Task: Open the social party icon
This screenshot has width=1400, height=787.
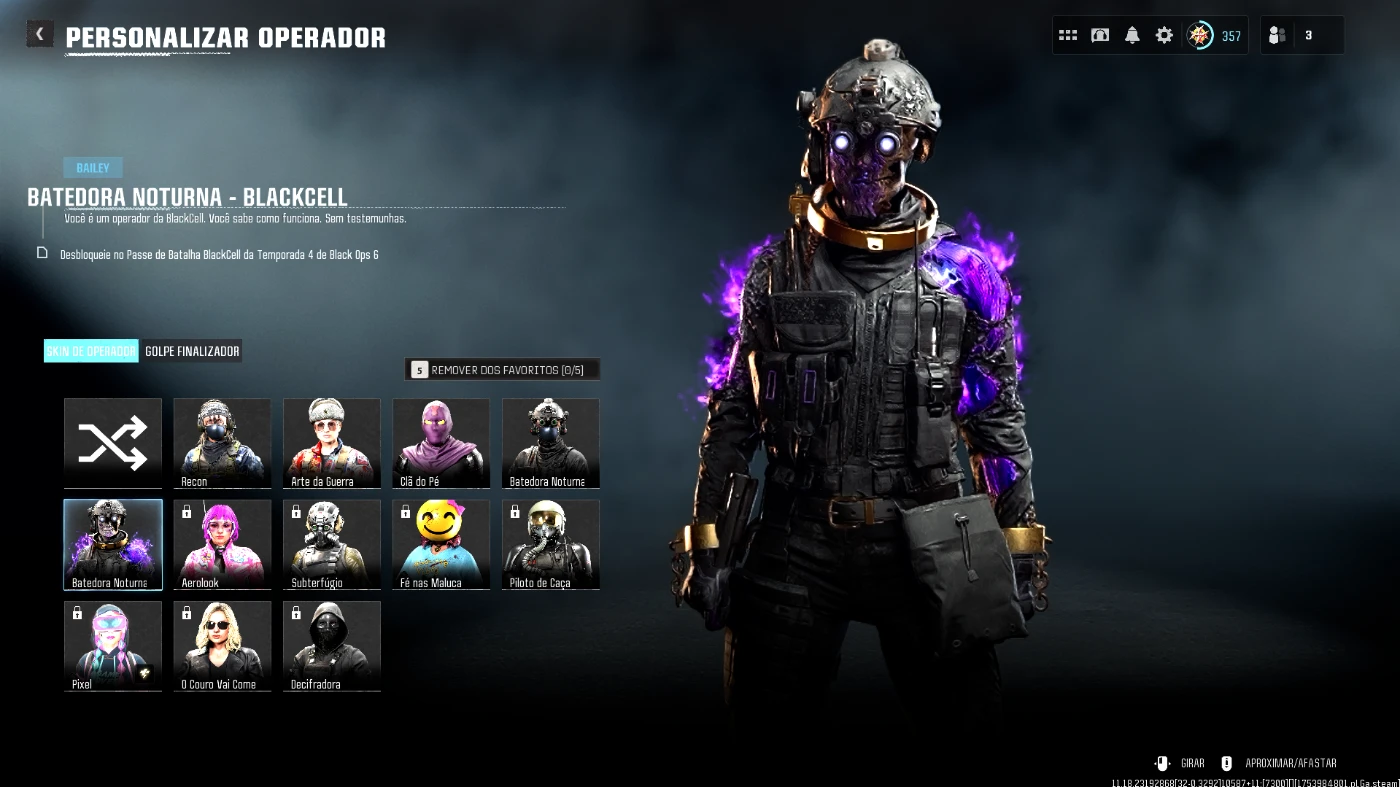Action: 1277,35
